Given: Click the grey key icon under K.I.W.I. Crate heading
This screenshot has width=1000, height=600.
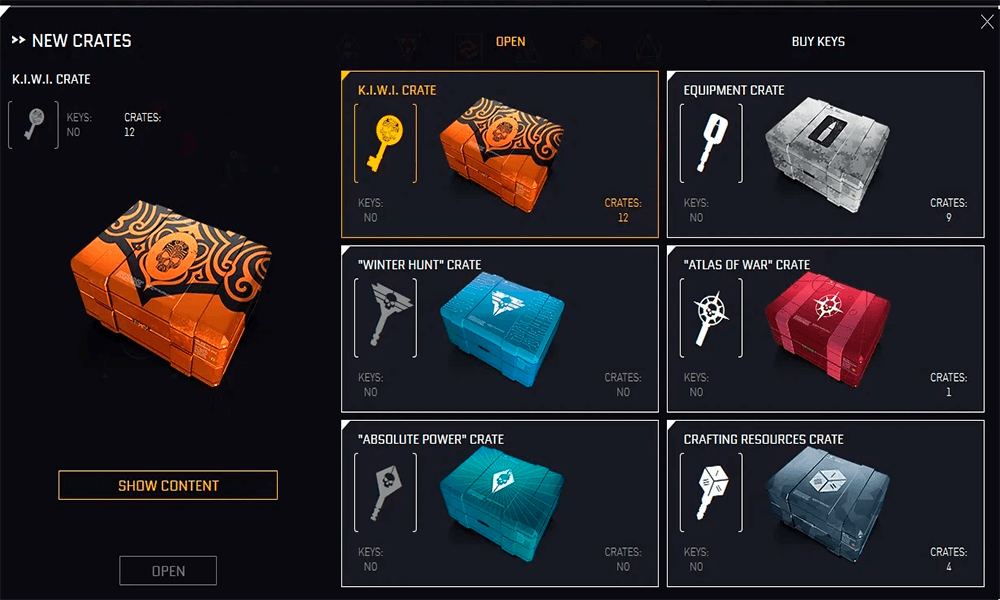Looking at the screenshot, I should (x=34, y=125).
